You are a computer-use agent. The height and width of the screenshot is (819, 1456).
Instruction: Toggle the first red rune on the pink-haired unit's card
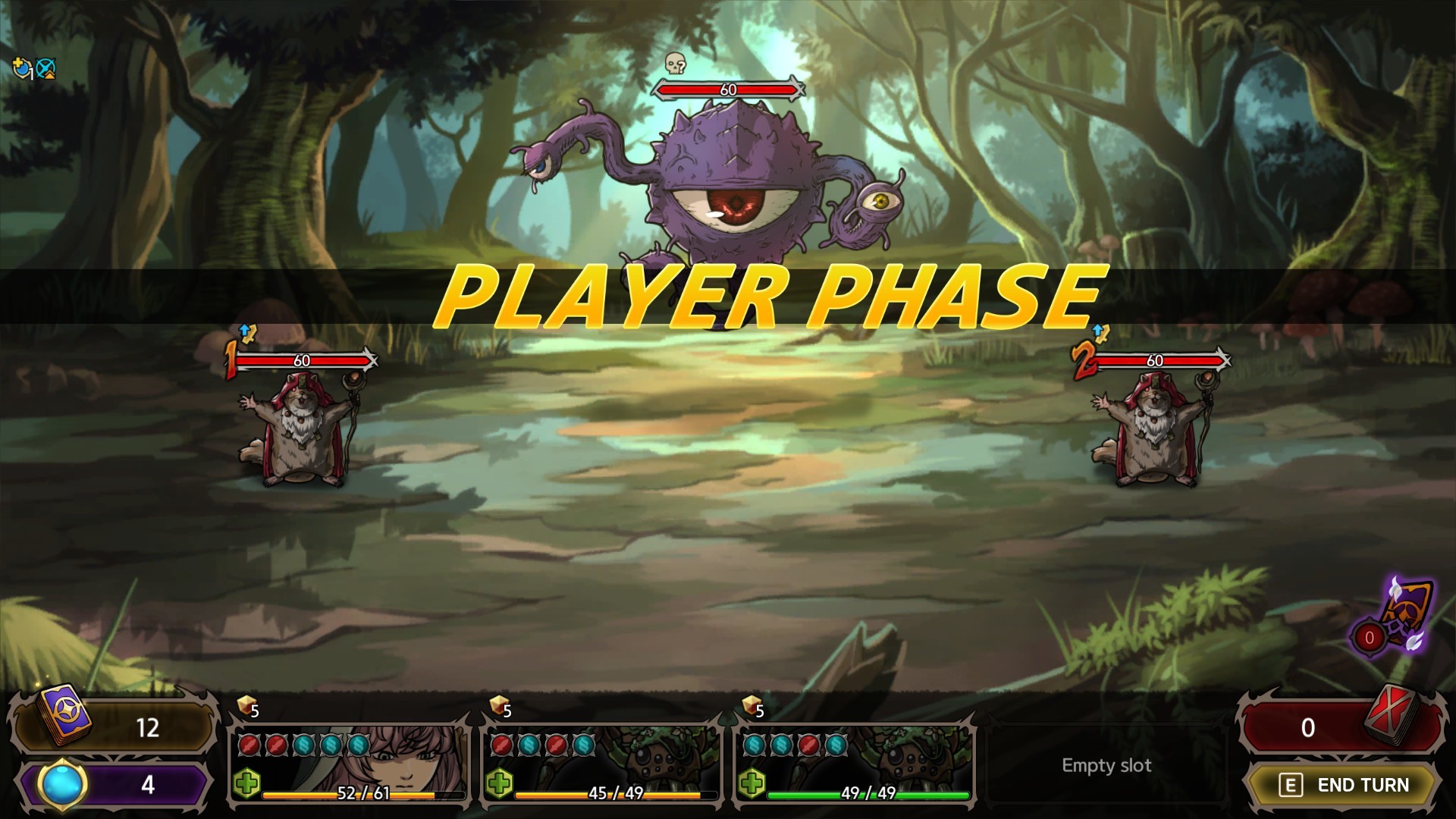pos(249,746)
